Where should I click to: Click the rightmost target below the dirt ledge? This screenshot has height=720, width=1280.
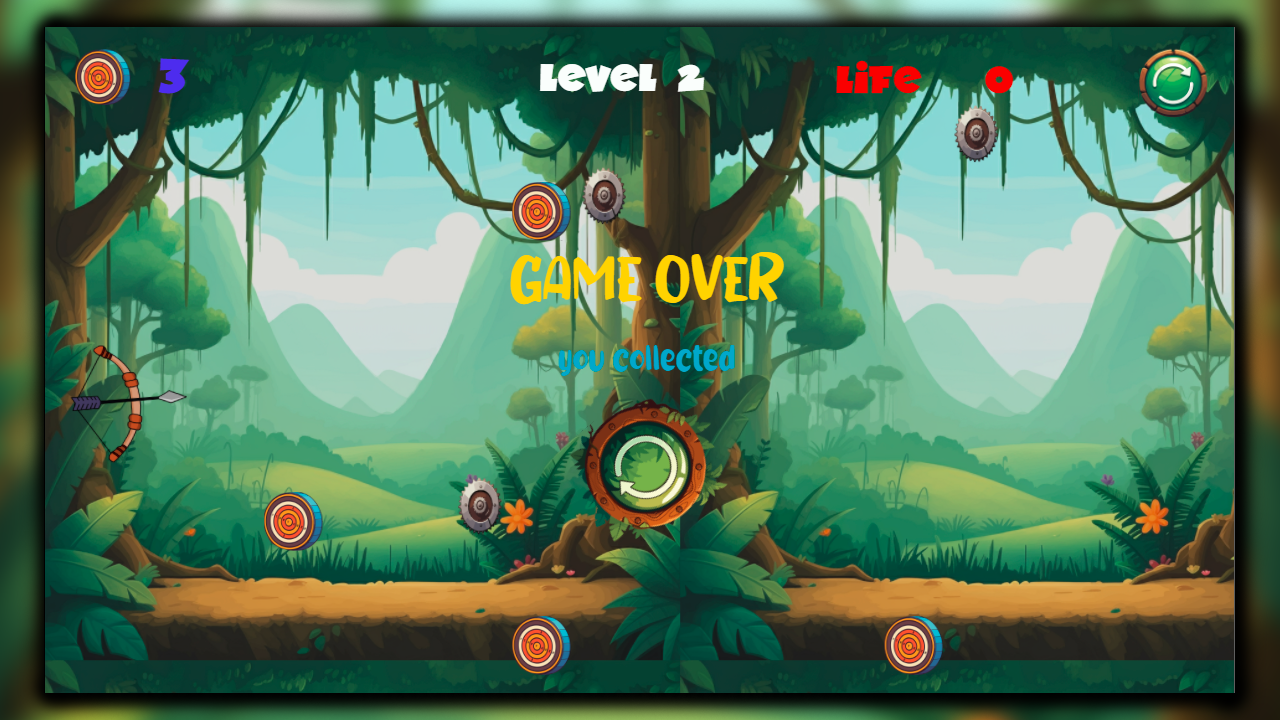point(912,646)
